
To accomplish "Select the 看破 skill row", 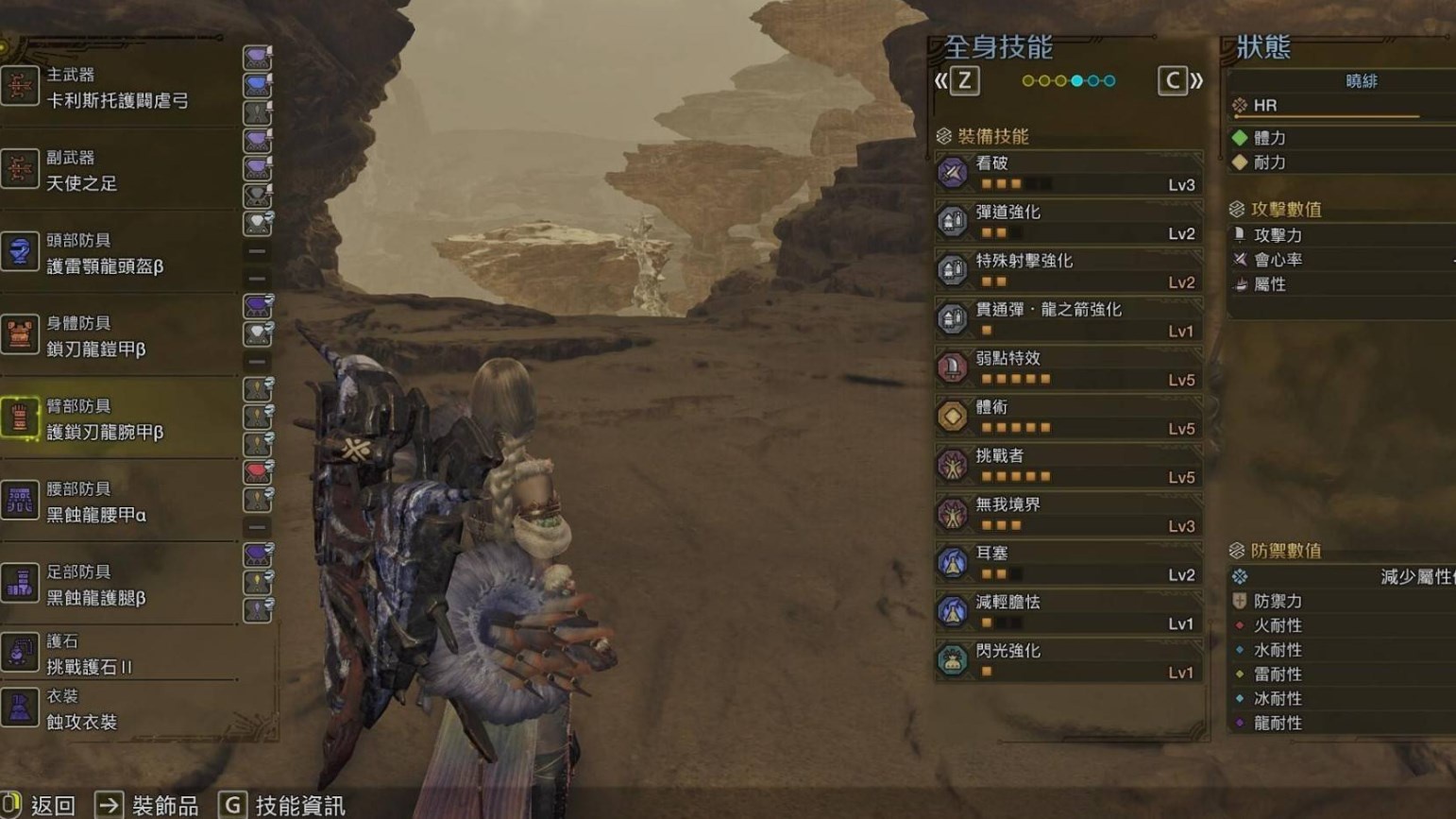I will click(1069, 174).
